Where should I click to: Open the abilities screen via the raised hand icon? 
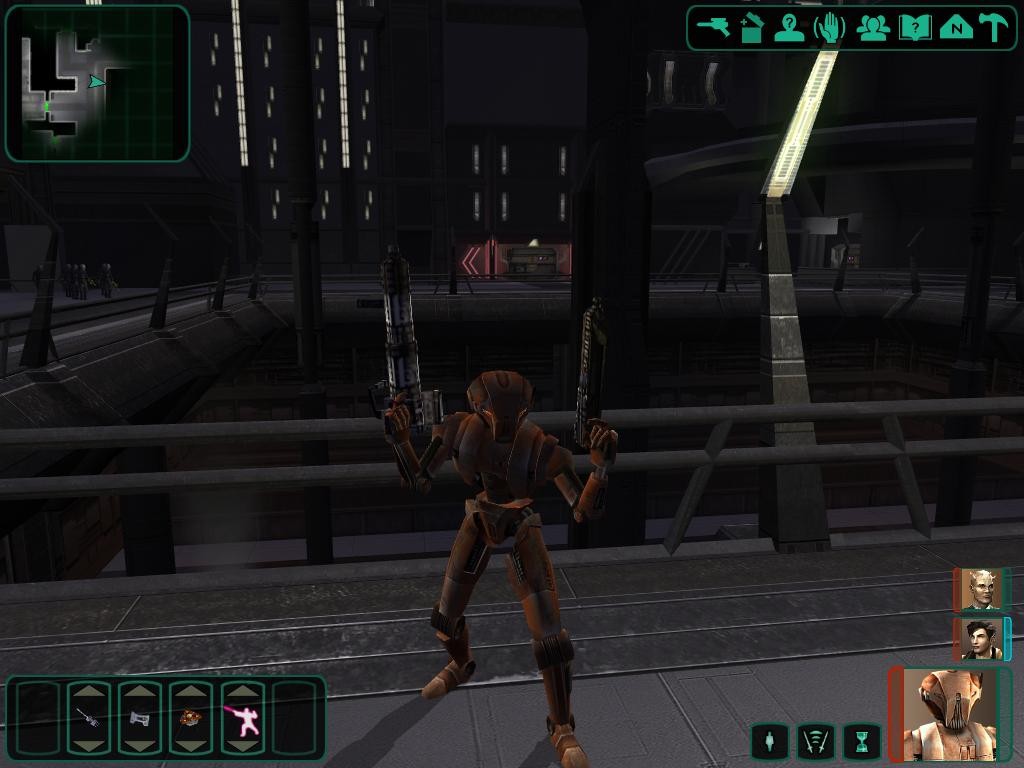[830, 27]
